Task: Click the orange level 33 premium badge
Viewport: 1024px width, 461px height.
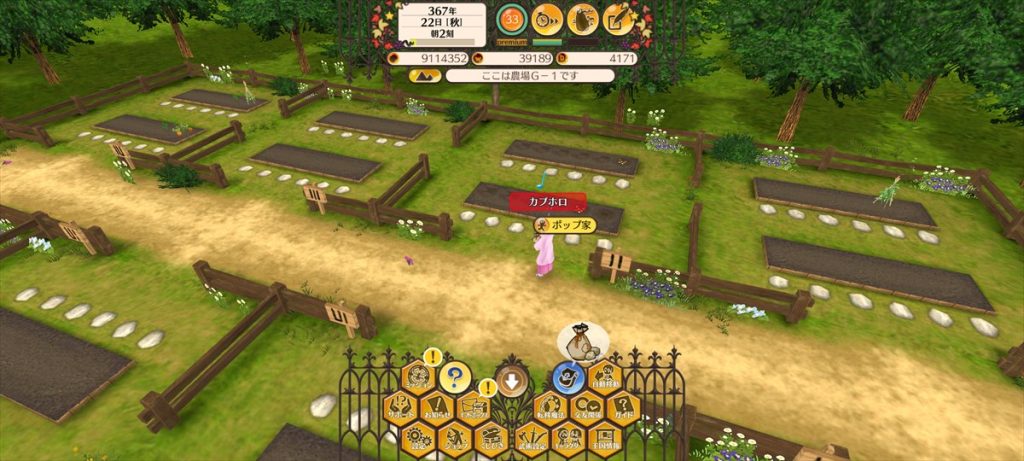Action: click(512, 20)
